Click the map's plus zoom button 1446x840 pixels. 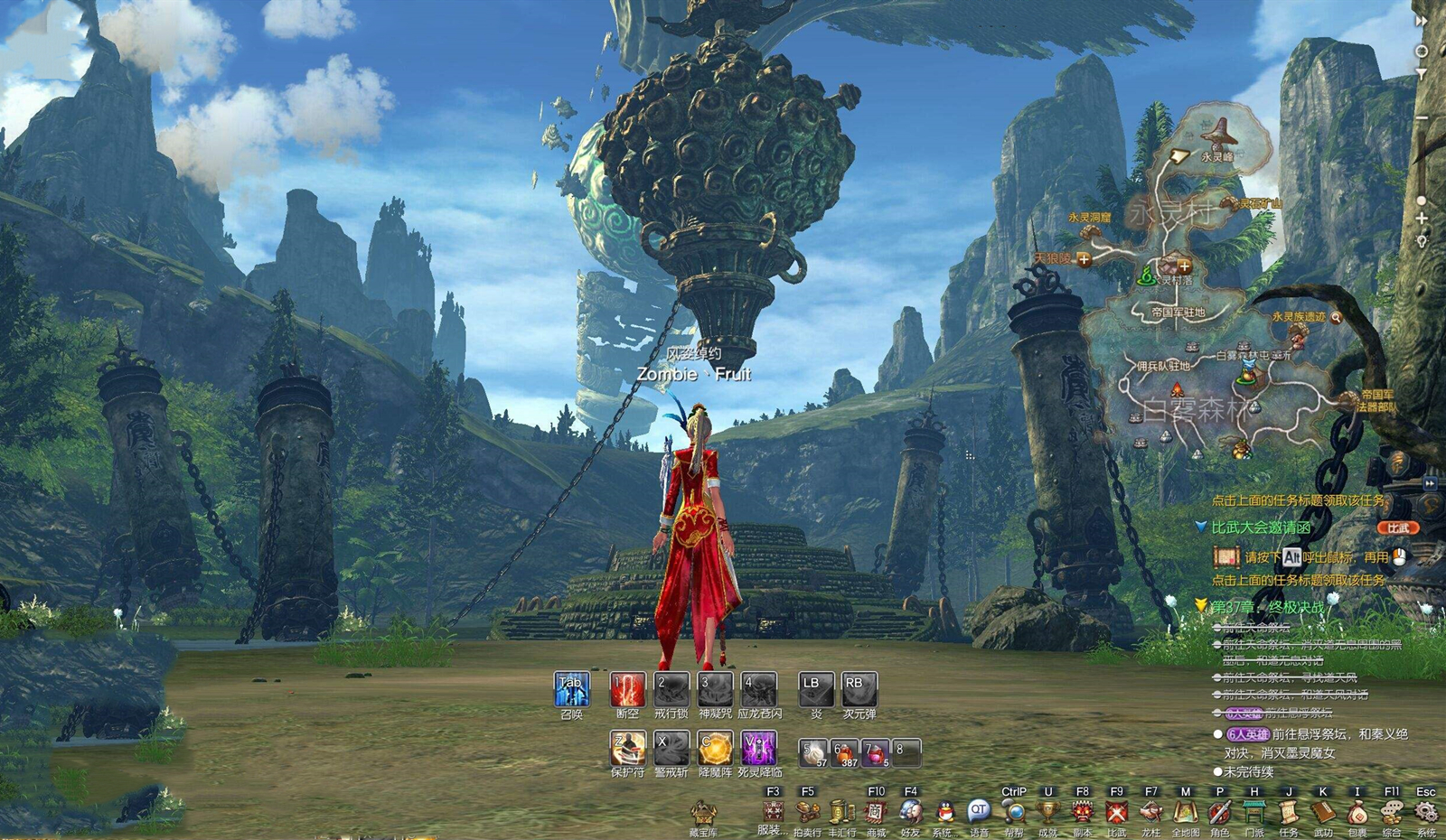point(1422,219)
